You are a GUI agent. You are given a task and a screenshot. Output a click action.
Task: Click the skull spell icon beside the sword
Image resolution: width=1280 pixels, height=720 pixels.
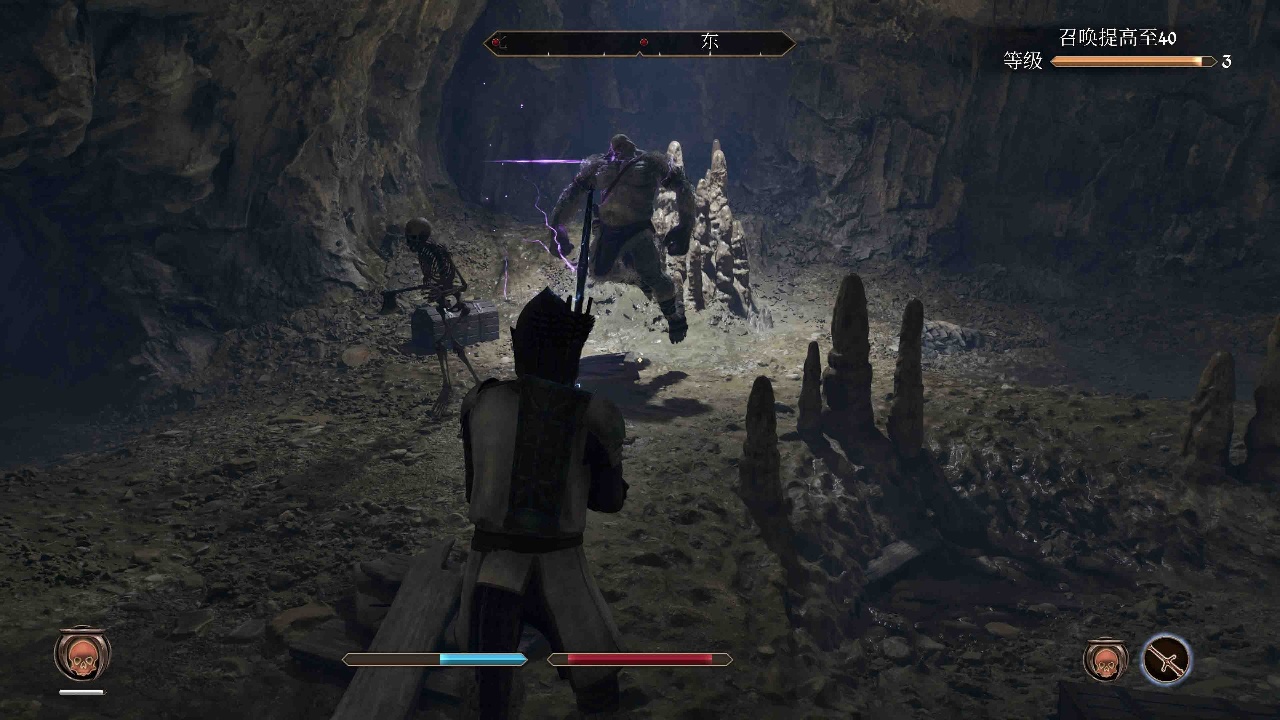(x=1106, y=659)
